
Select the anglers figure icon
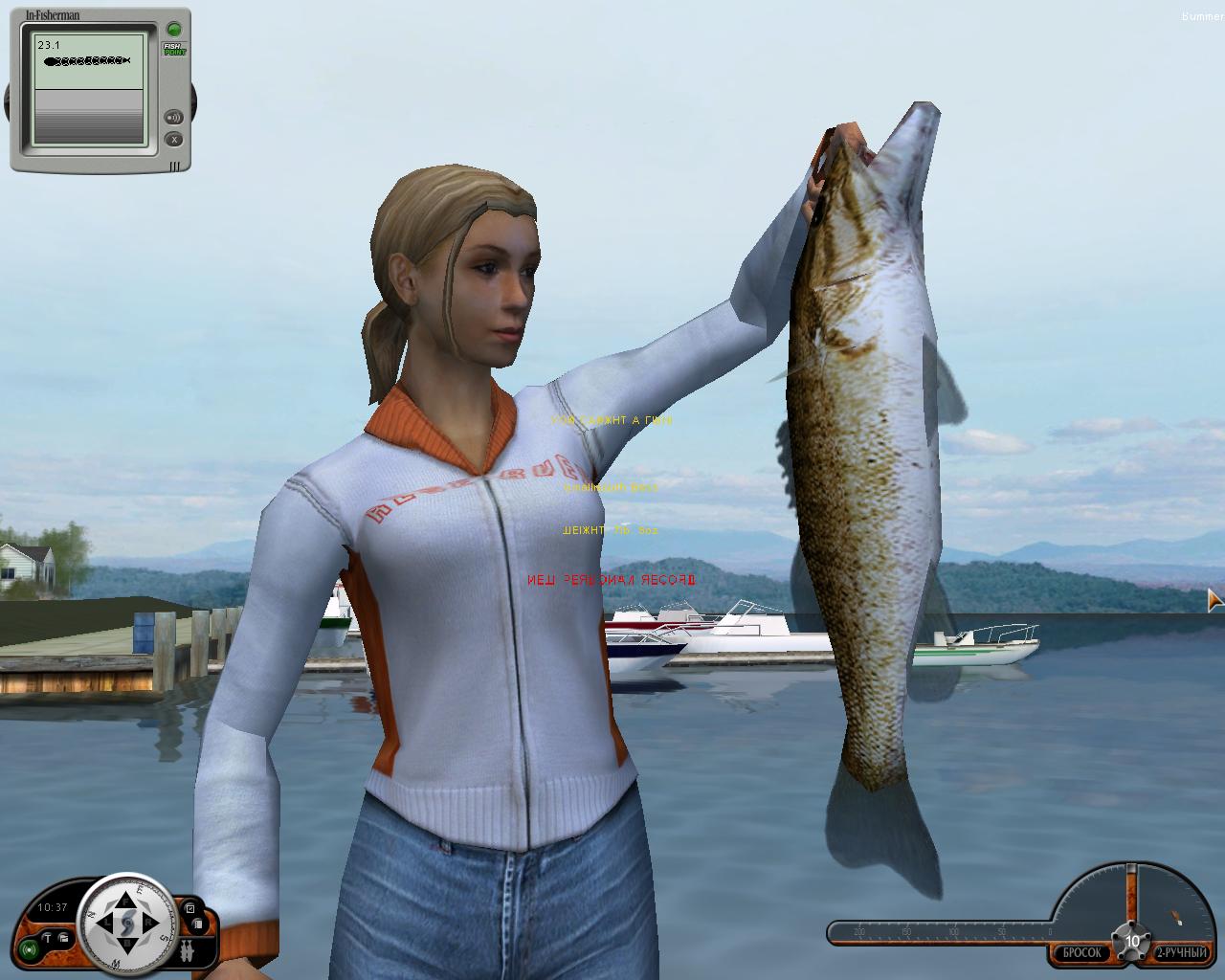click(185, 952)
